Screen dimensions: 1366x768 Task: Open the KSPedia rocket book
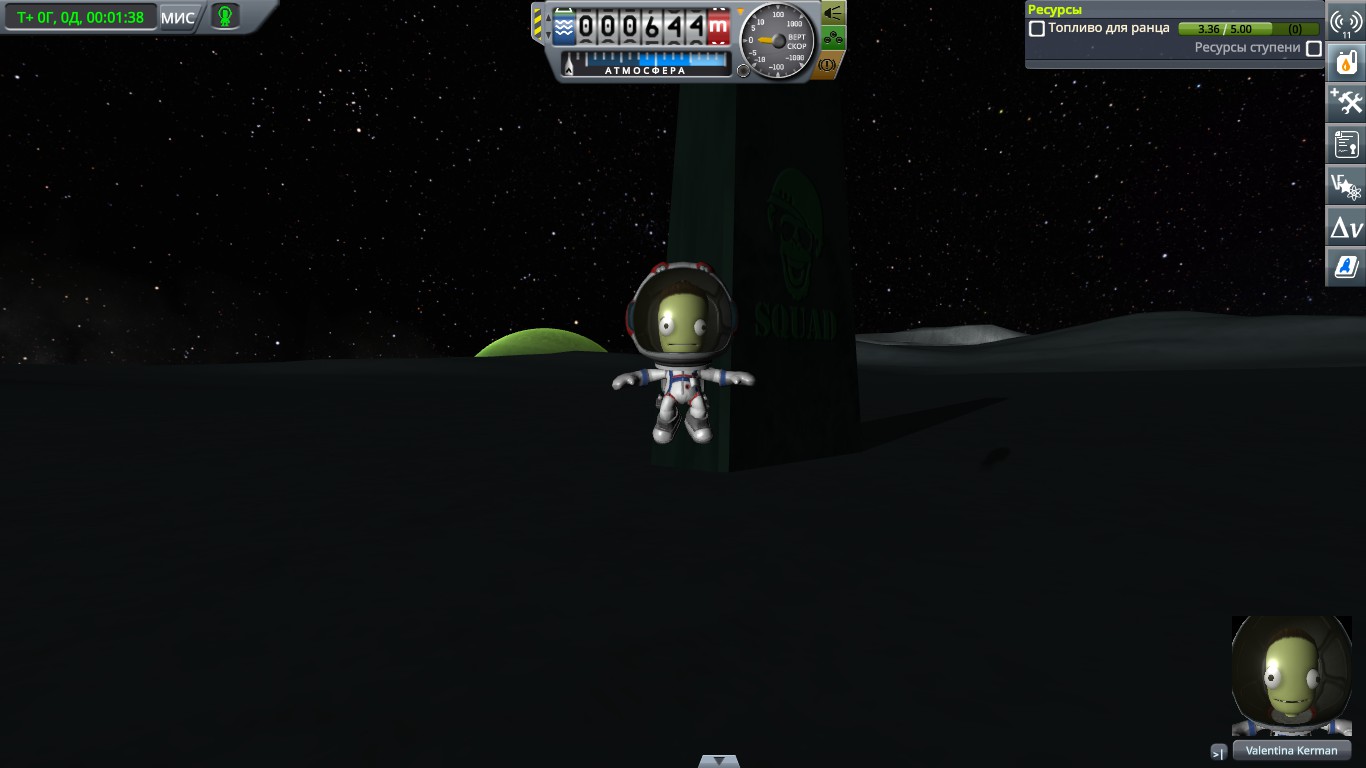tap(1345, 266)
